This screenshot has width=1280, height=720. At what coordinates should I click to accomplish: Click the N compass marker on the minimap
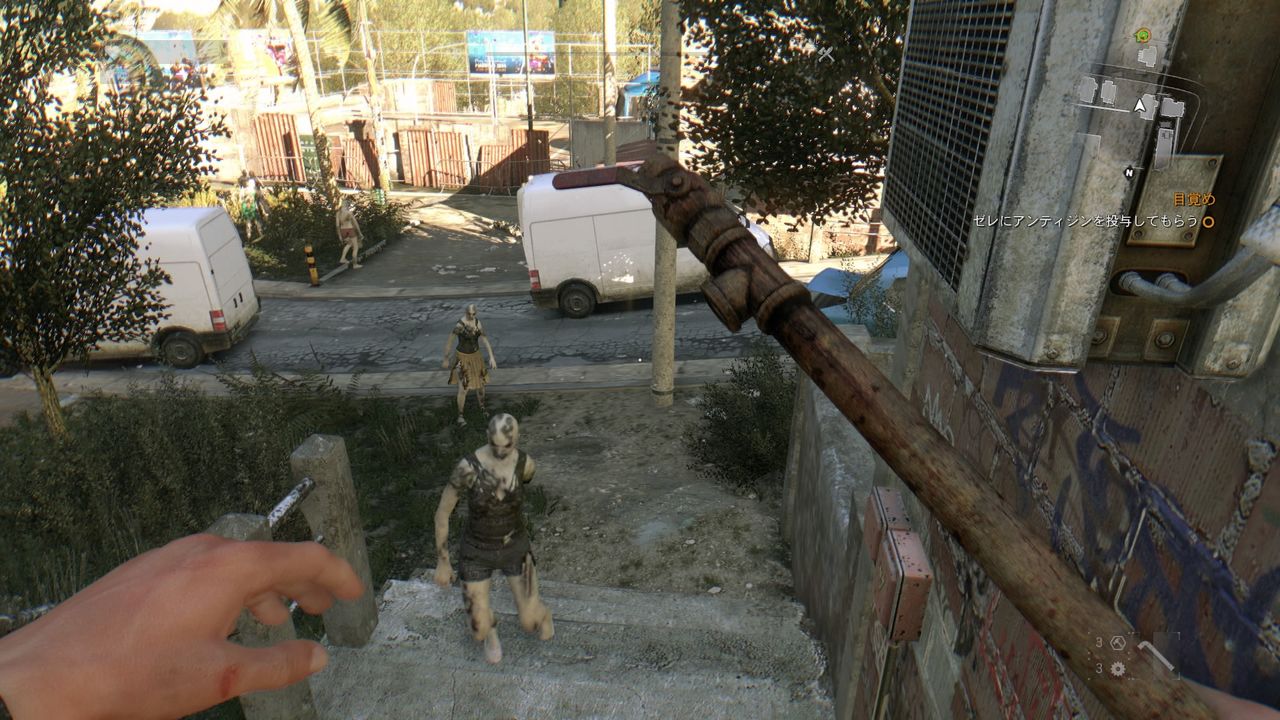1129,172
